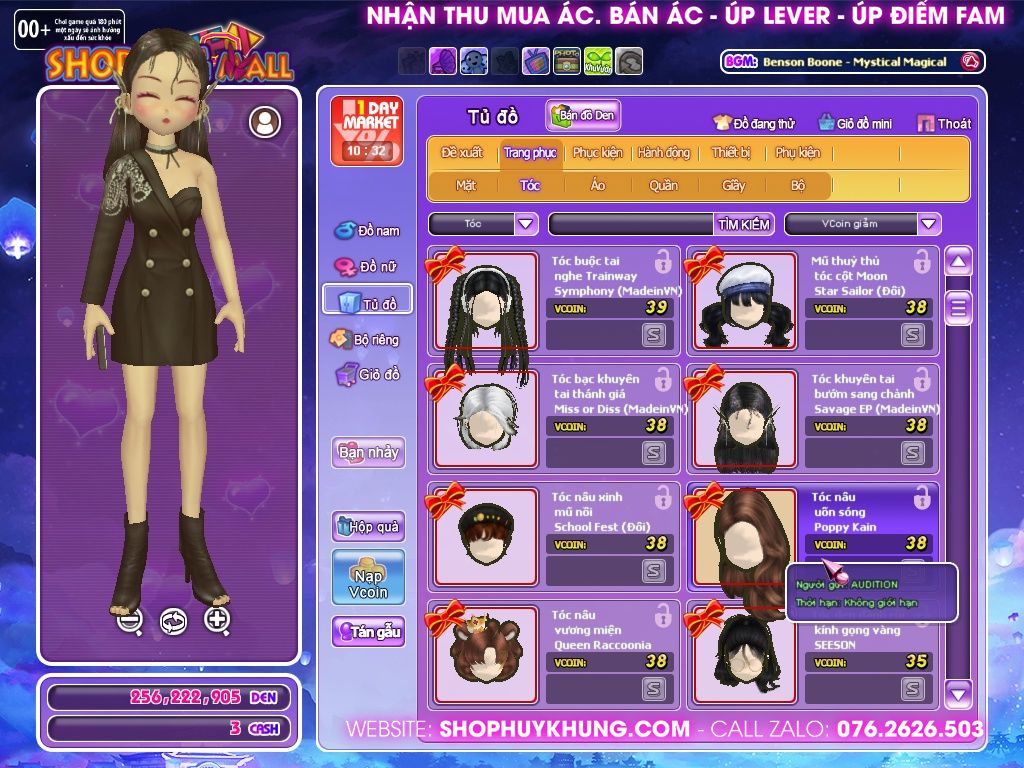
Task: Zoom in on the character preview
Action: pyautogui.click(x=217, y=620)
